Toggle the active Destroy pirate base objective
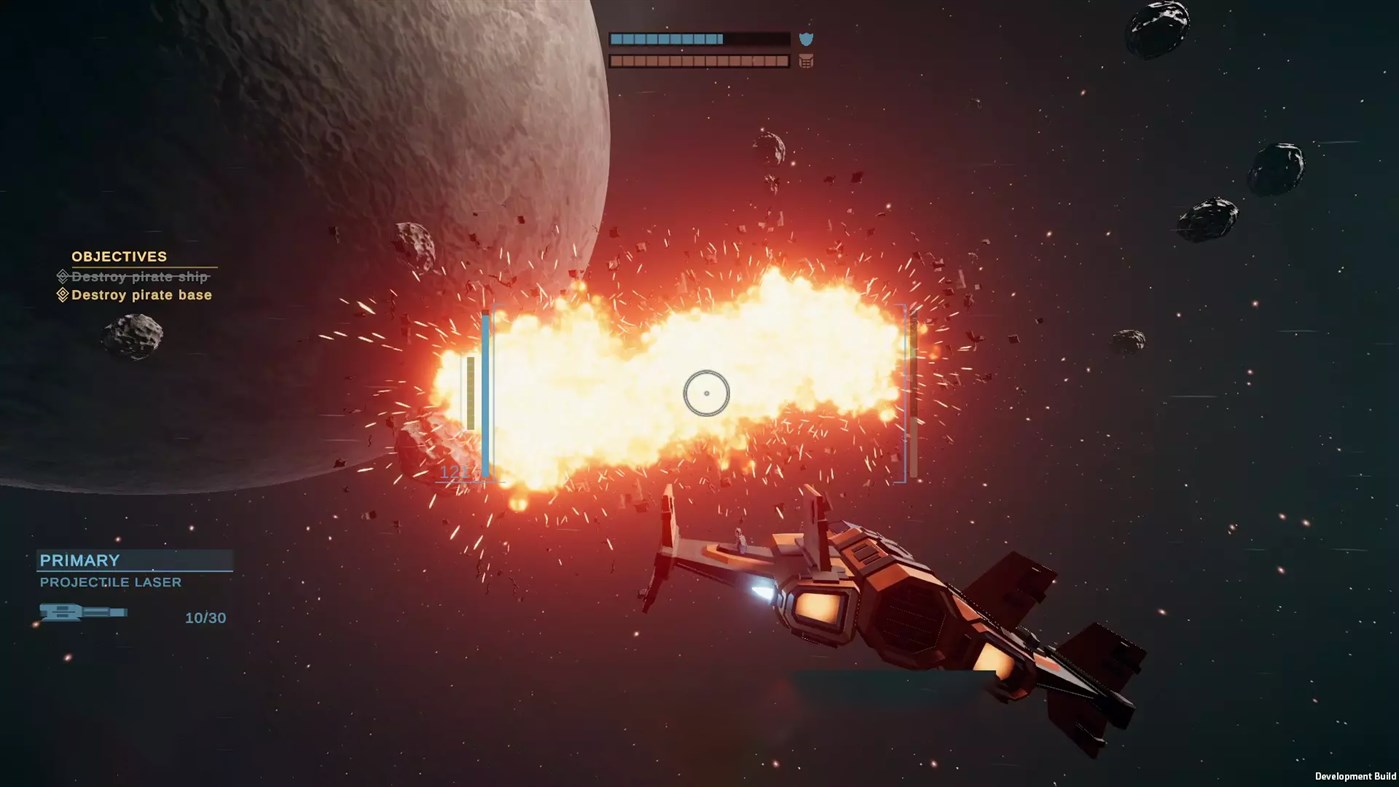 point(140,294)
